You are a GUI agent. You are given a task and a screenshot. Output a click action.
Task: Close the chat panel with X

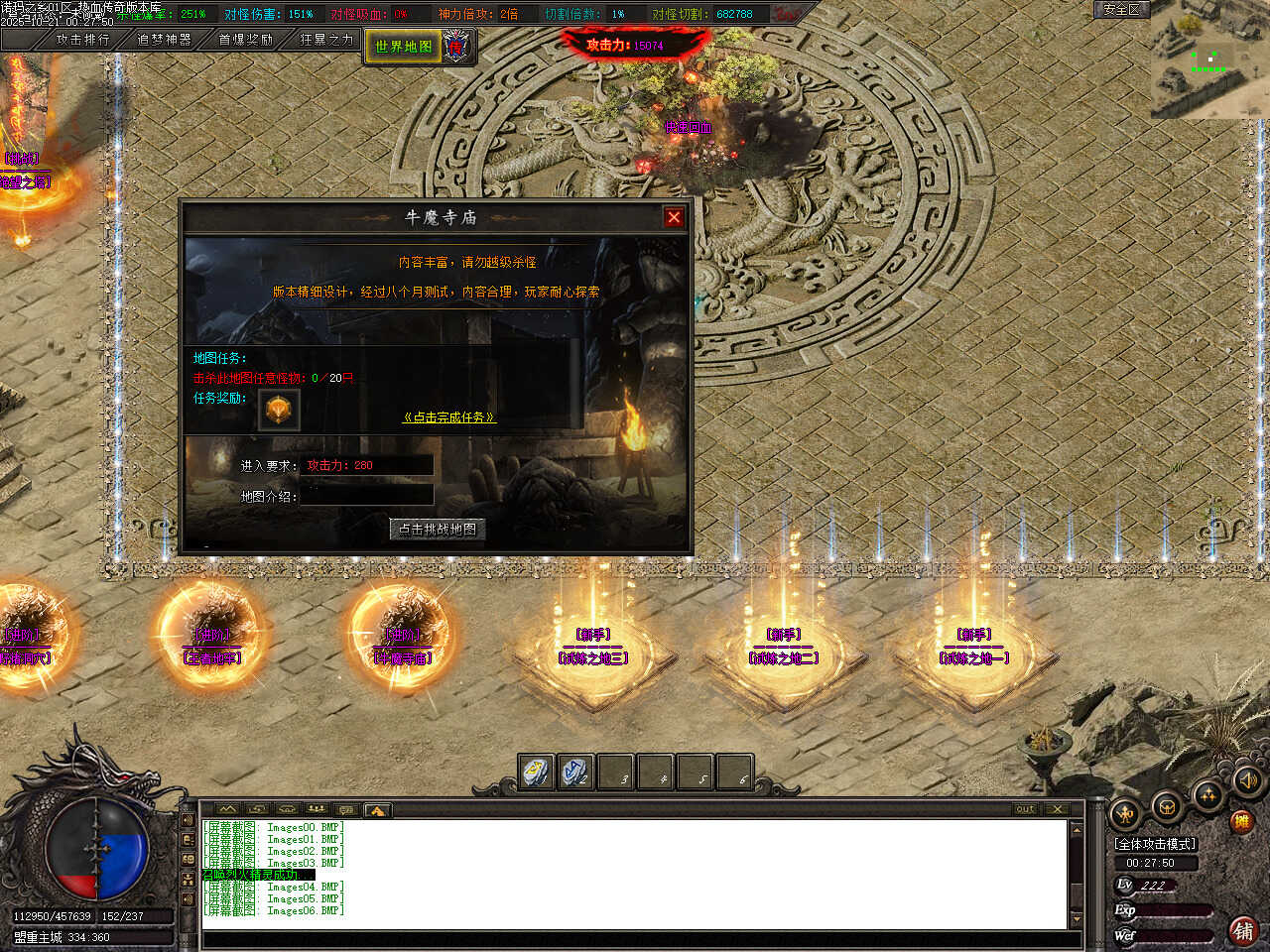point(1057,809)
